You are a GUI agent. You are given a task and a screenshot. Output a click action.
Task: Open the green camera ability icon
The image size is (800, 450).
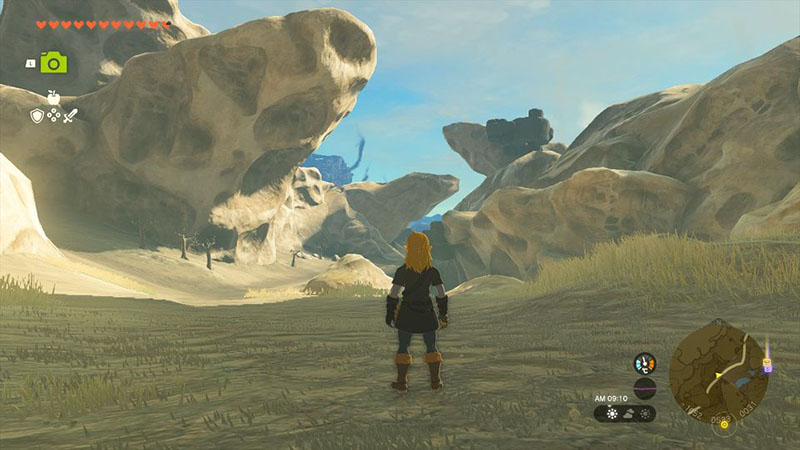tap(54, 62)
